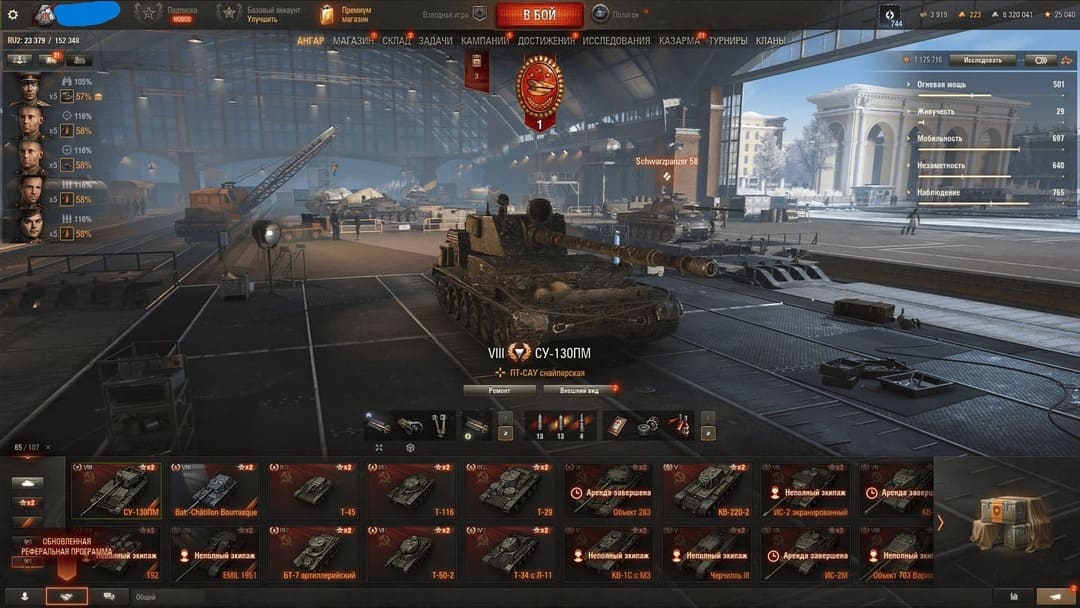Go to the ЗАДАЧИ tab

click(435, 41)
